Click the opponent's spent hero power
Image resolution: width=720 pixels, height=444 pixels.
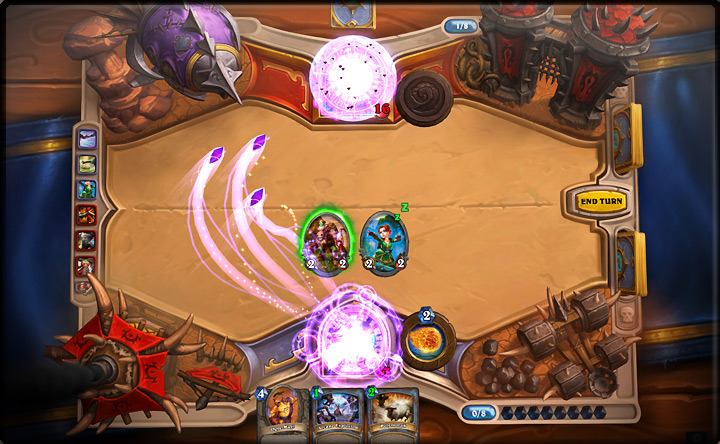pyautogui.click(x=424, y=98)
